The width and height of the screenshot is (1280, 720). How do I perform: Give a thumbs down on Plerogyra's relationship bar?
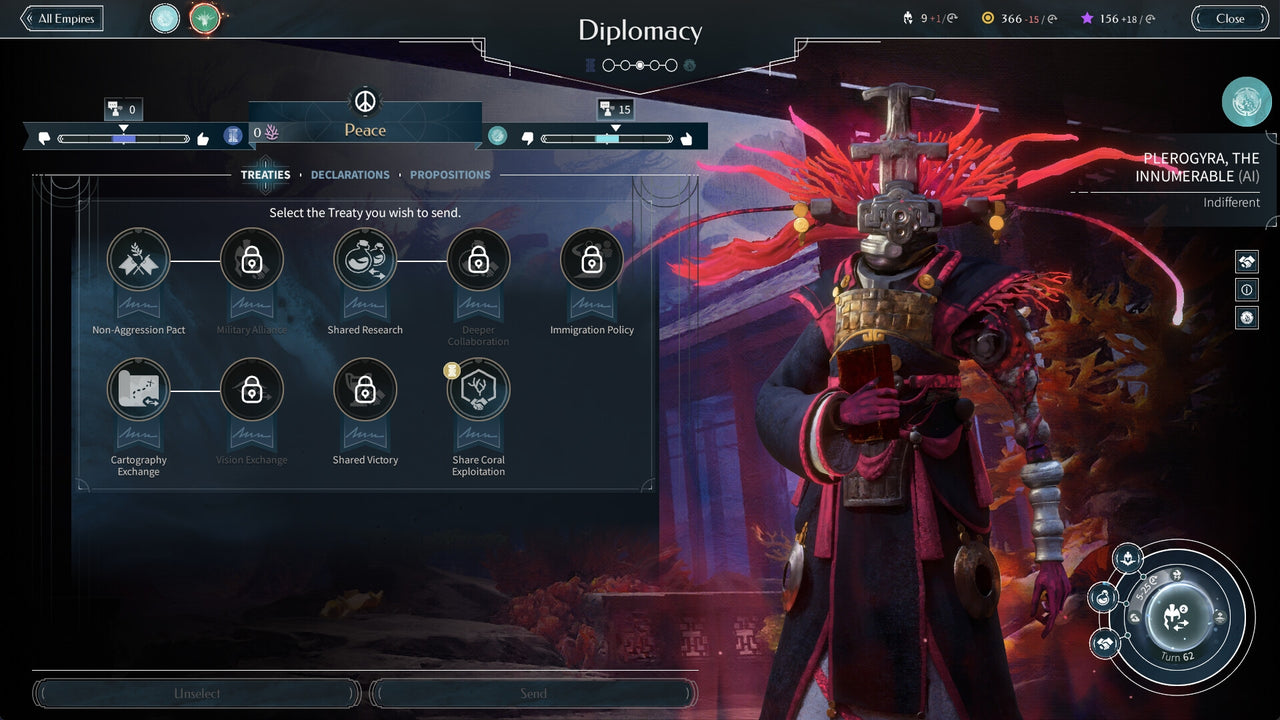[528, 137]
